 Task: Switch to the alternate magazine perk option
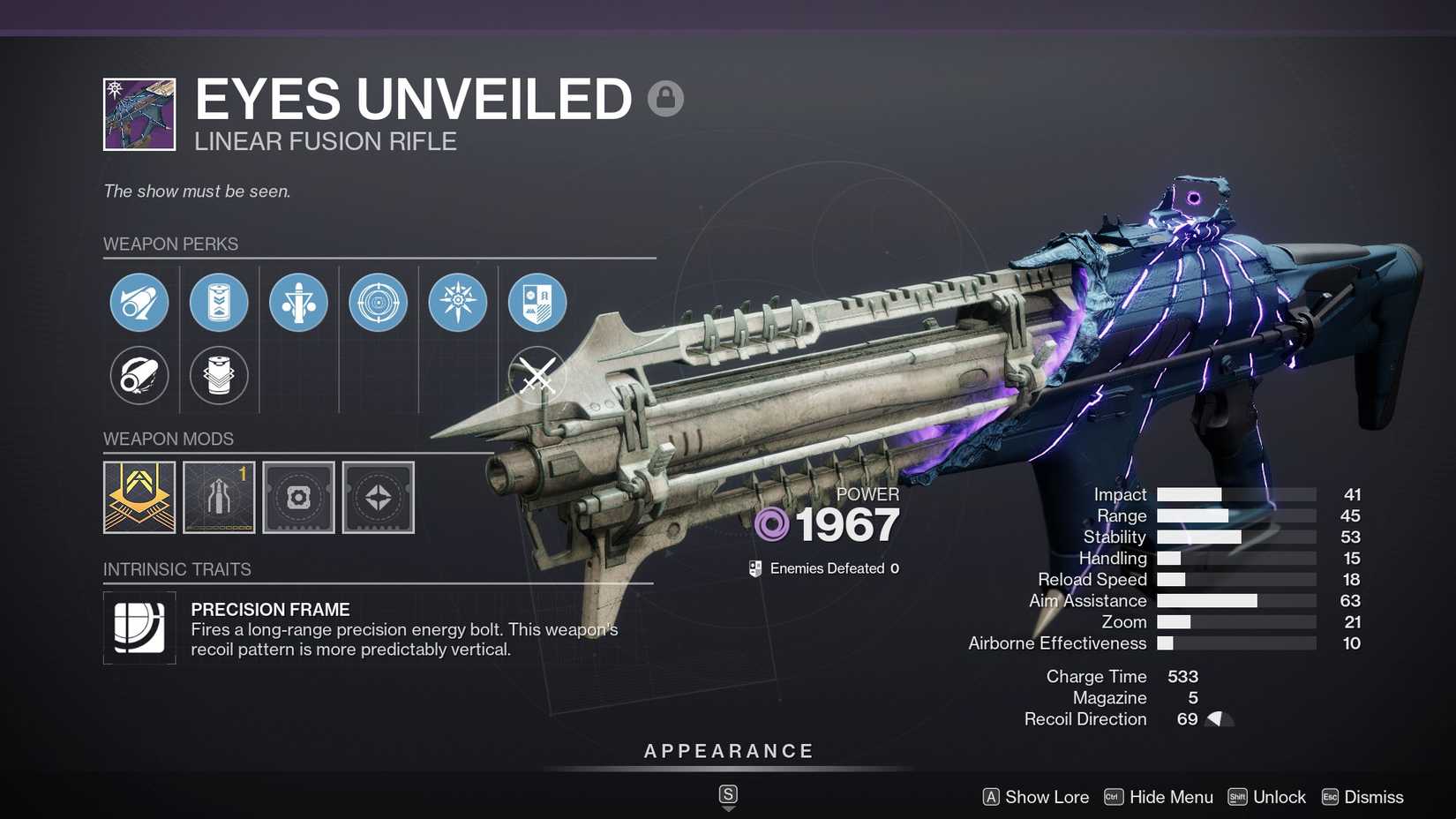pyautogui.click(x=219, y=375)
